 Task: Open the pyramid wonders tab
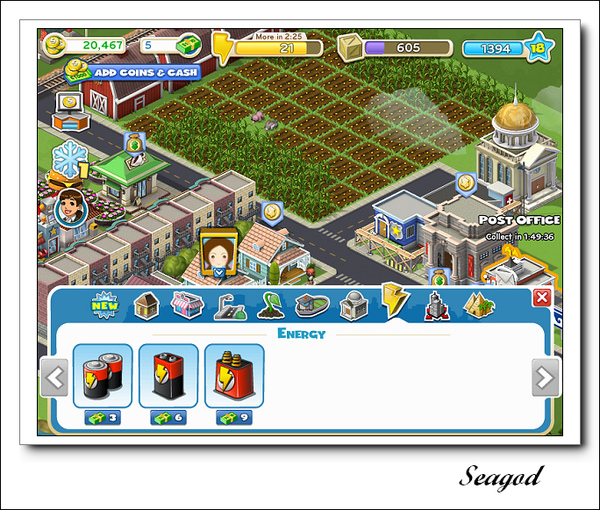coord(478,305)
